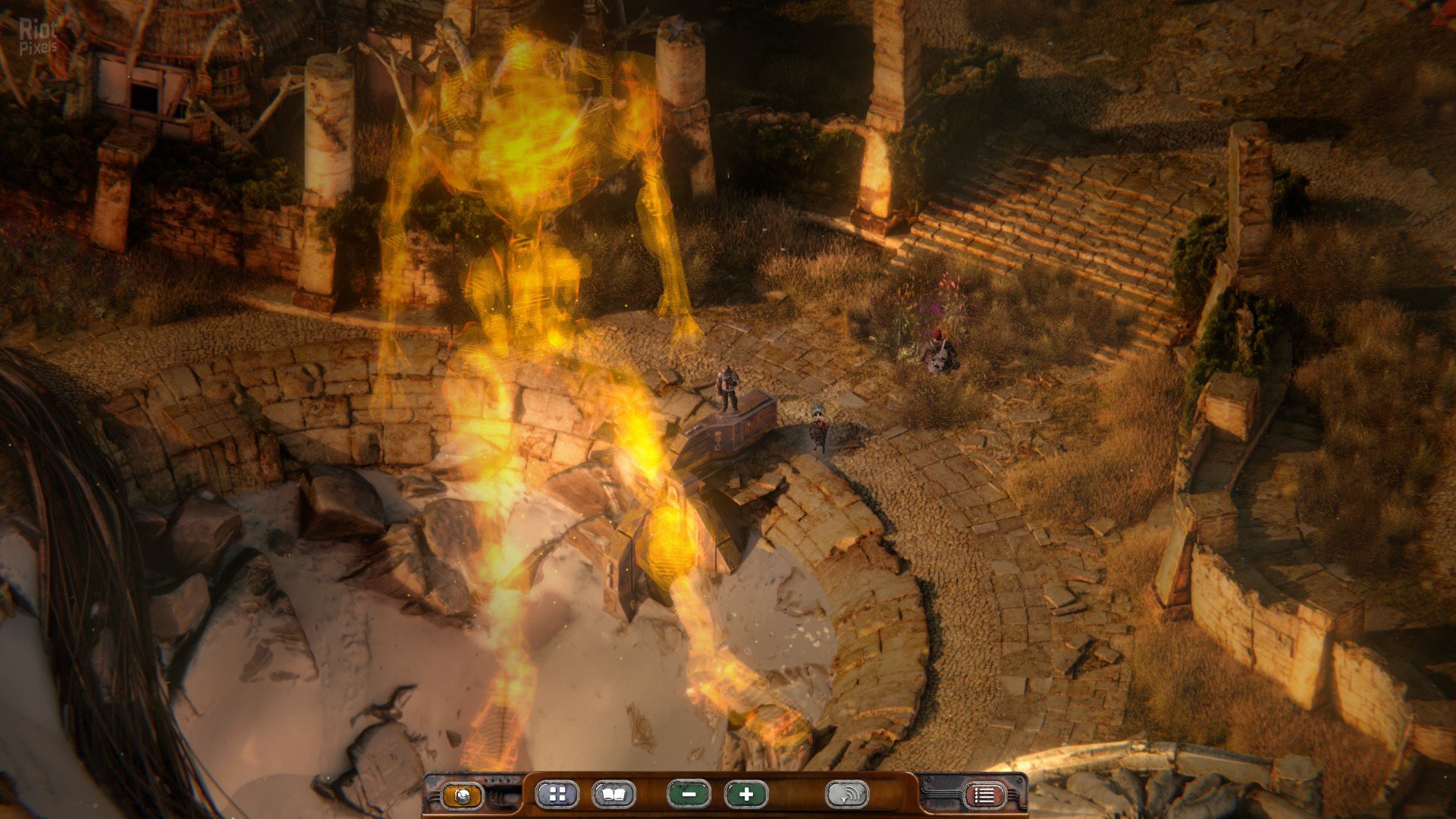Click the orange button on the toolbar's left end

(x=462, y=795)
